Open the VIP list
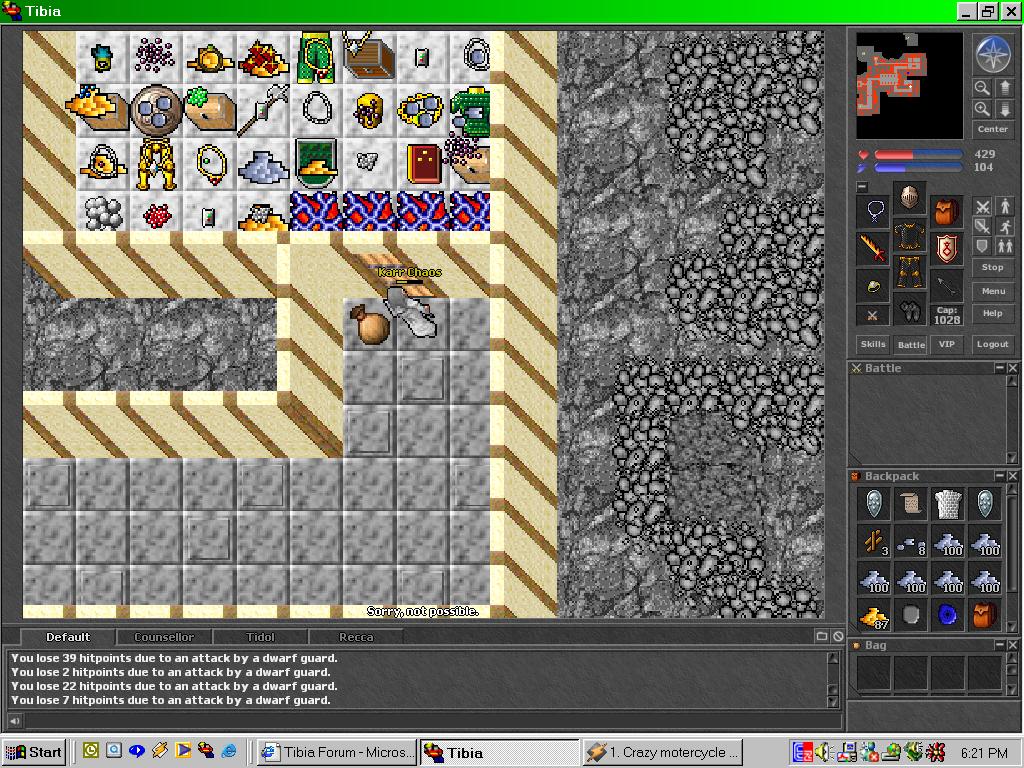 coord(946,344)
